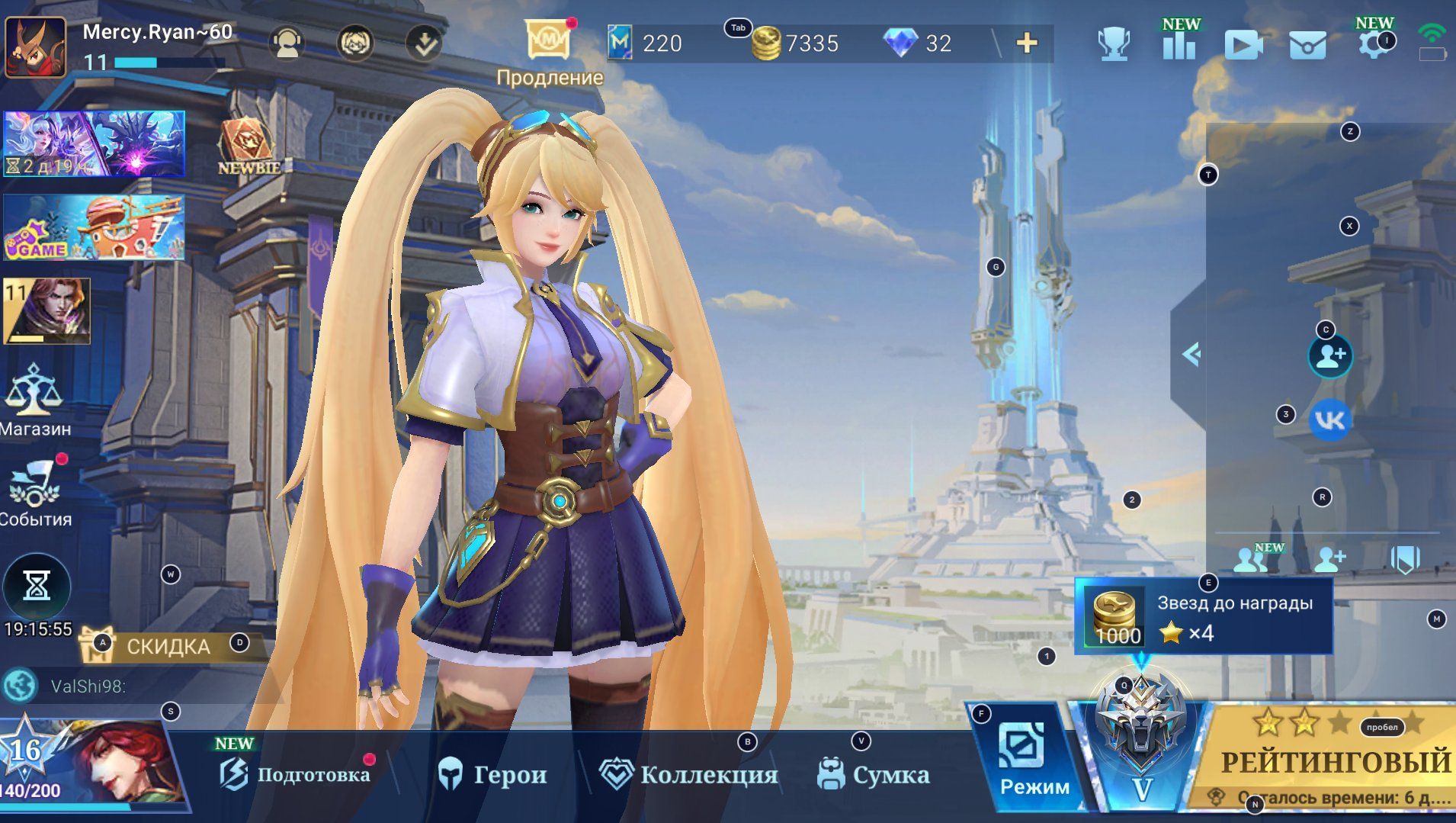Open the settings gear icon
Screen dimensions: 1456x823
1371,43
